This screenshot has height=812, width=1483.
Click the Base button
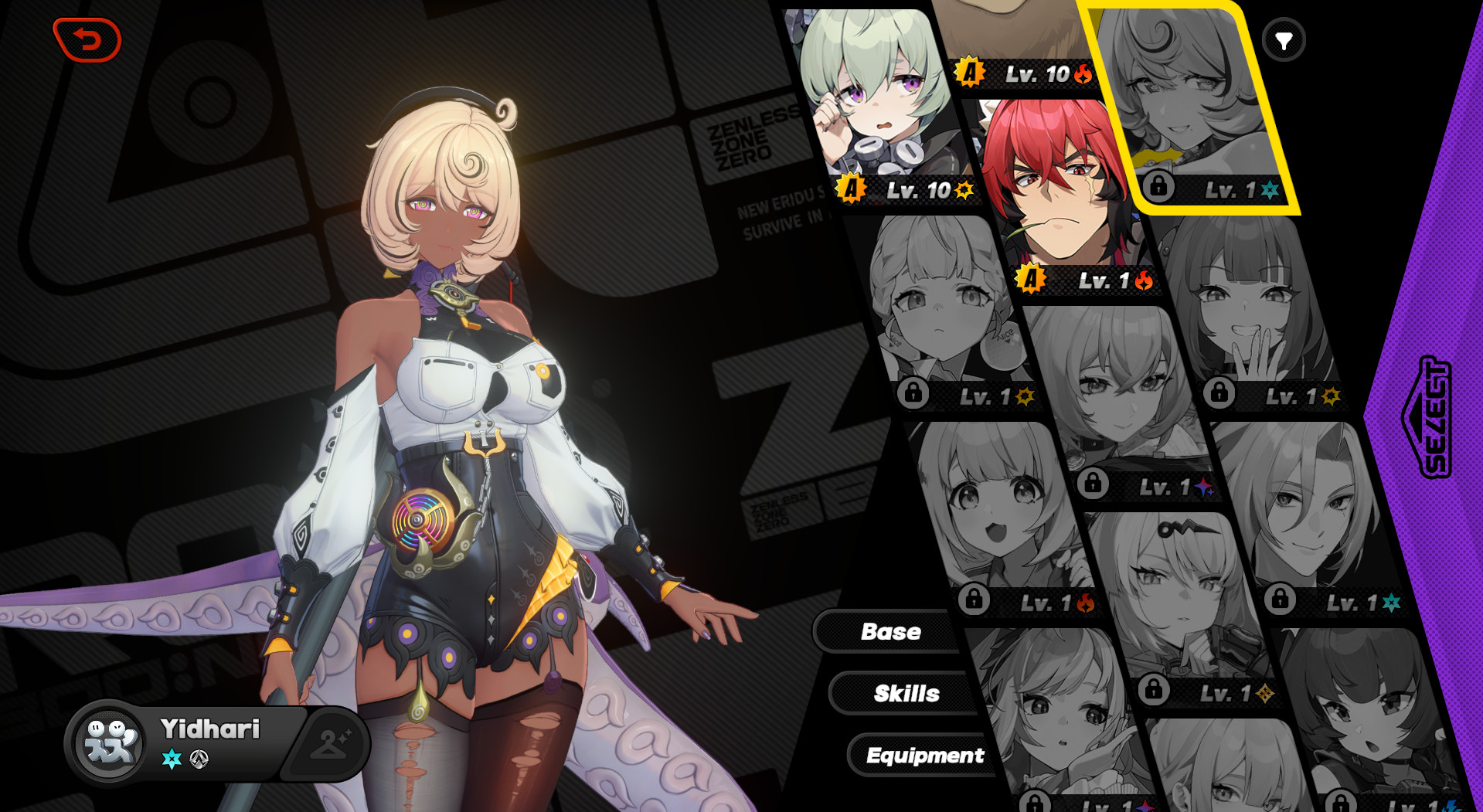pyautogui.click(x=890, y=632)
